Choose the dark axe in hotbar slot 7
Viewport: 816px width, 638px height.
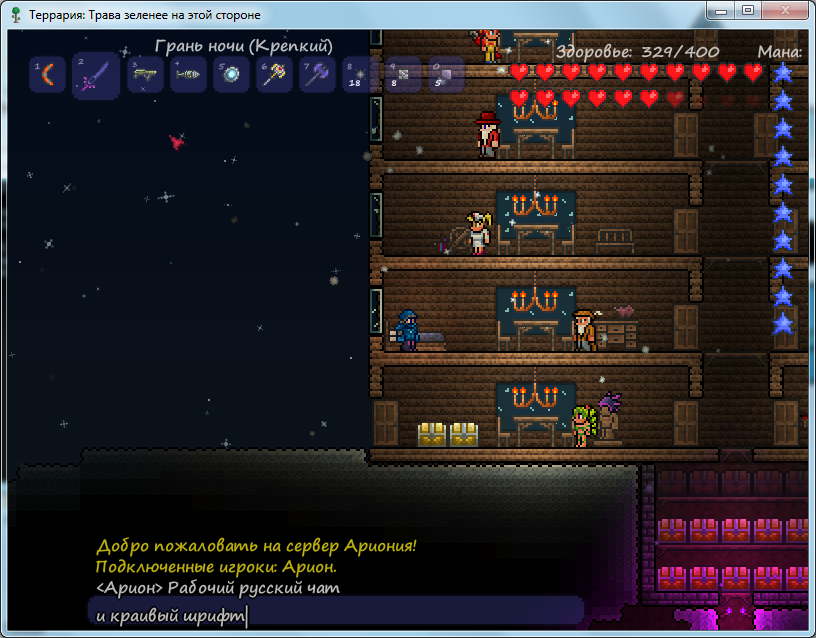(318, 75)
